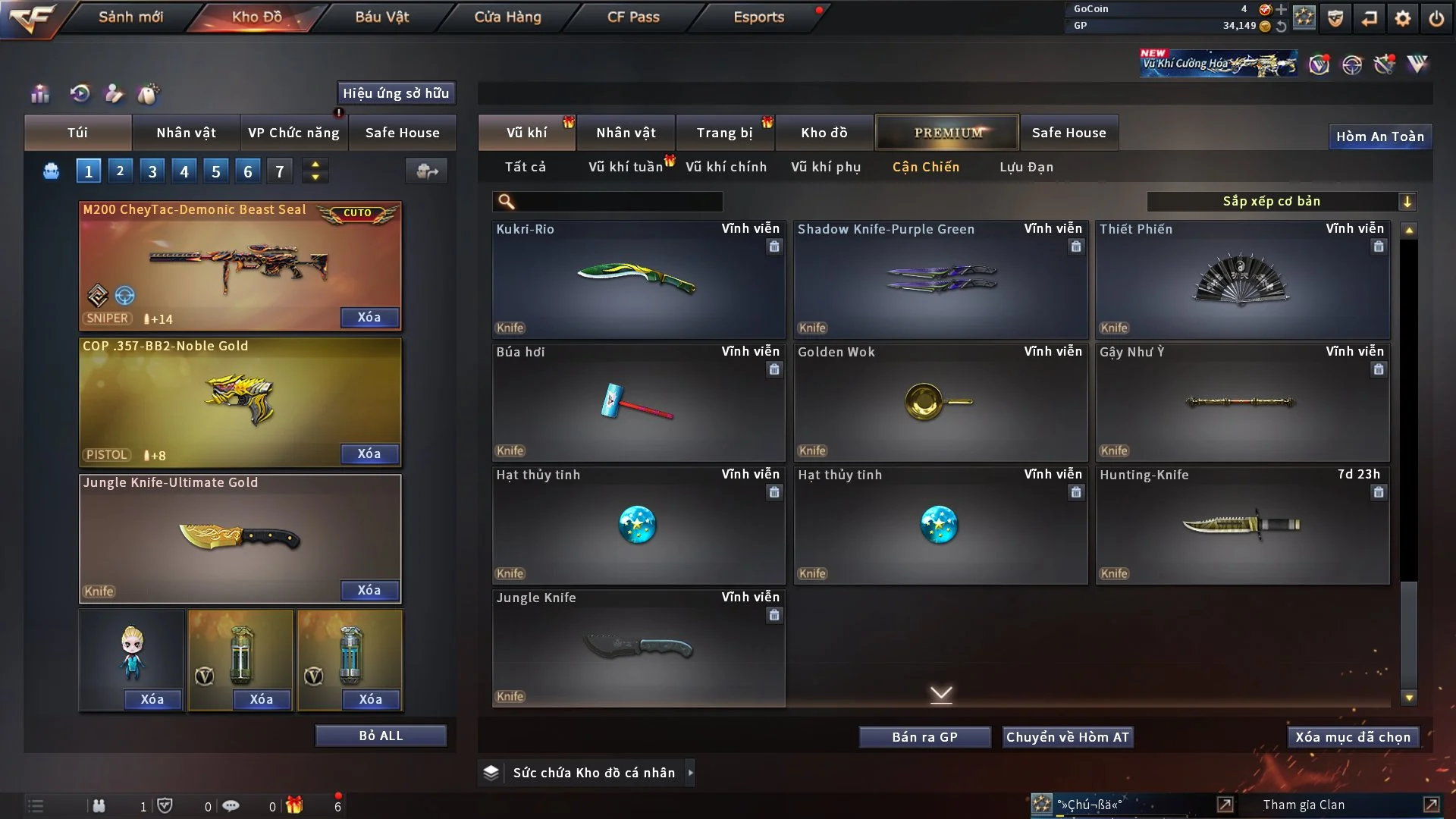Select the PREMIUM storage tab
This screenshot has height=819, width=1456.
[x=947, y=133]
